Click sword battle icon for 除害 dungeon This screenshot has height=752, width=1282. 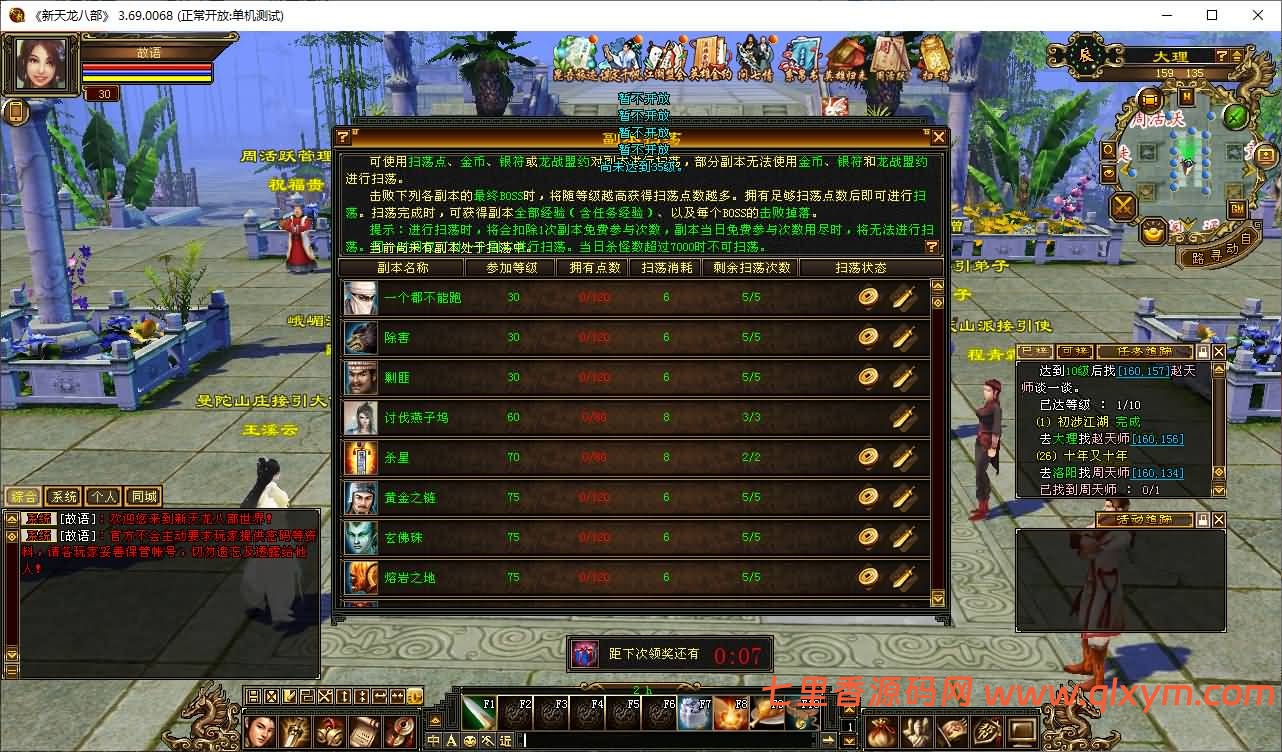pyautogui.click(x=903, y=338)
